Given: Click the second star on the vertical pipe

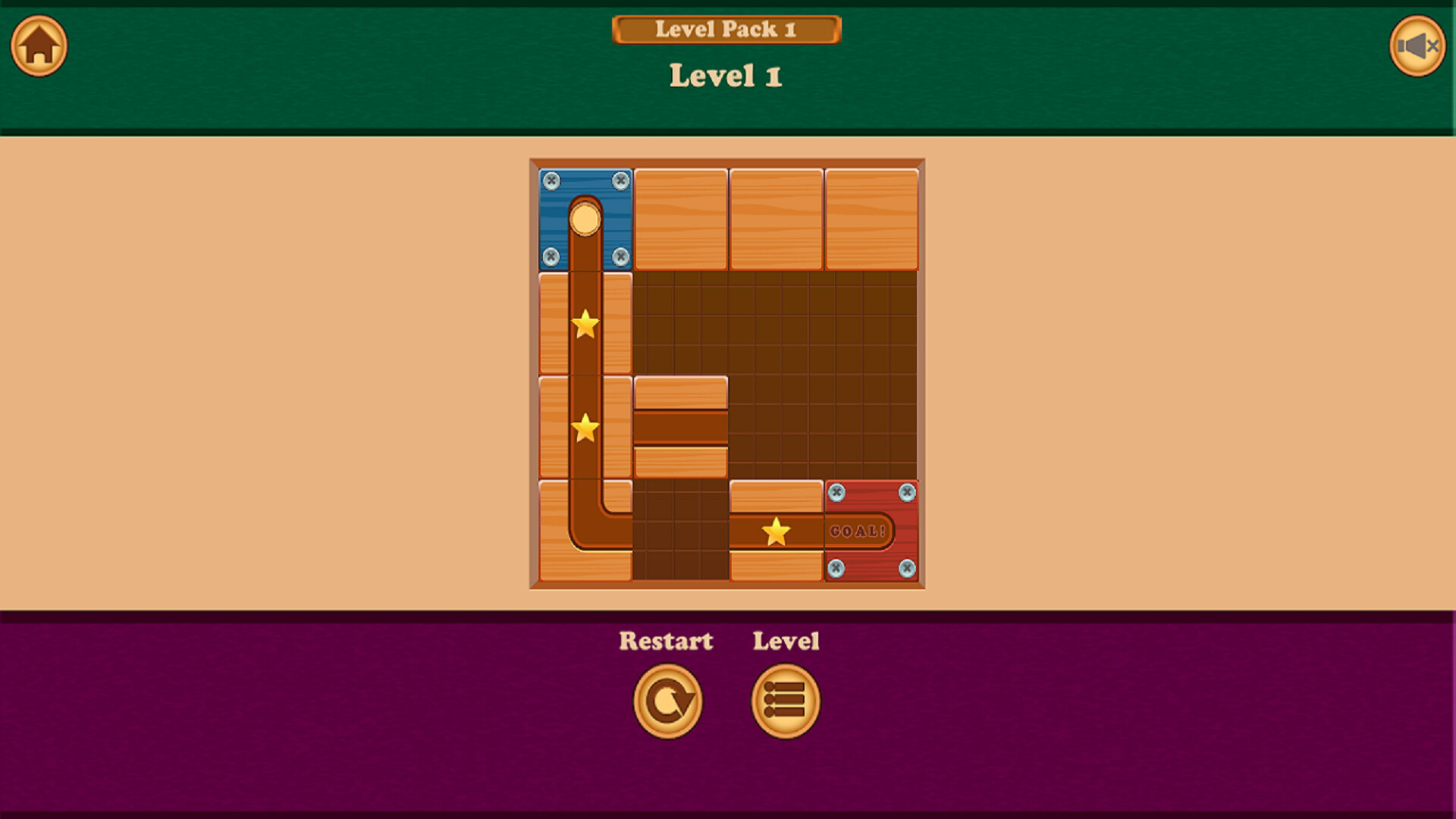Looking at the screenshot, I should click(x=584, y=429).
